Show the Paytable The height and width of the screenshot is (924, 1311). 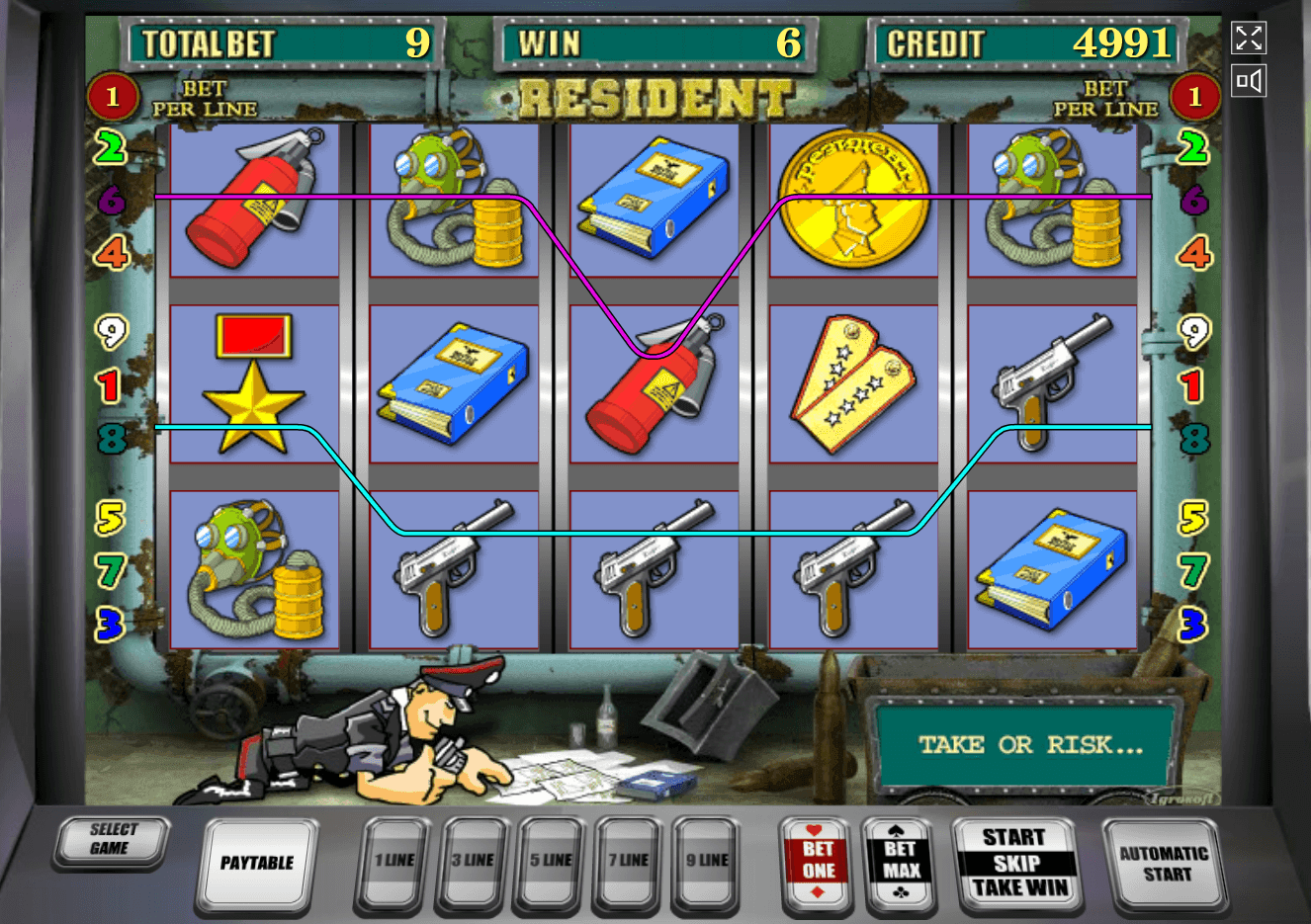[257, 863]
